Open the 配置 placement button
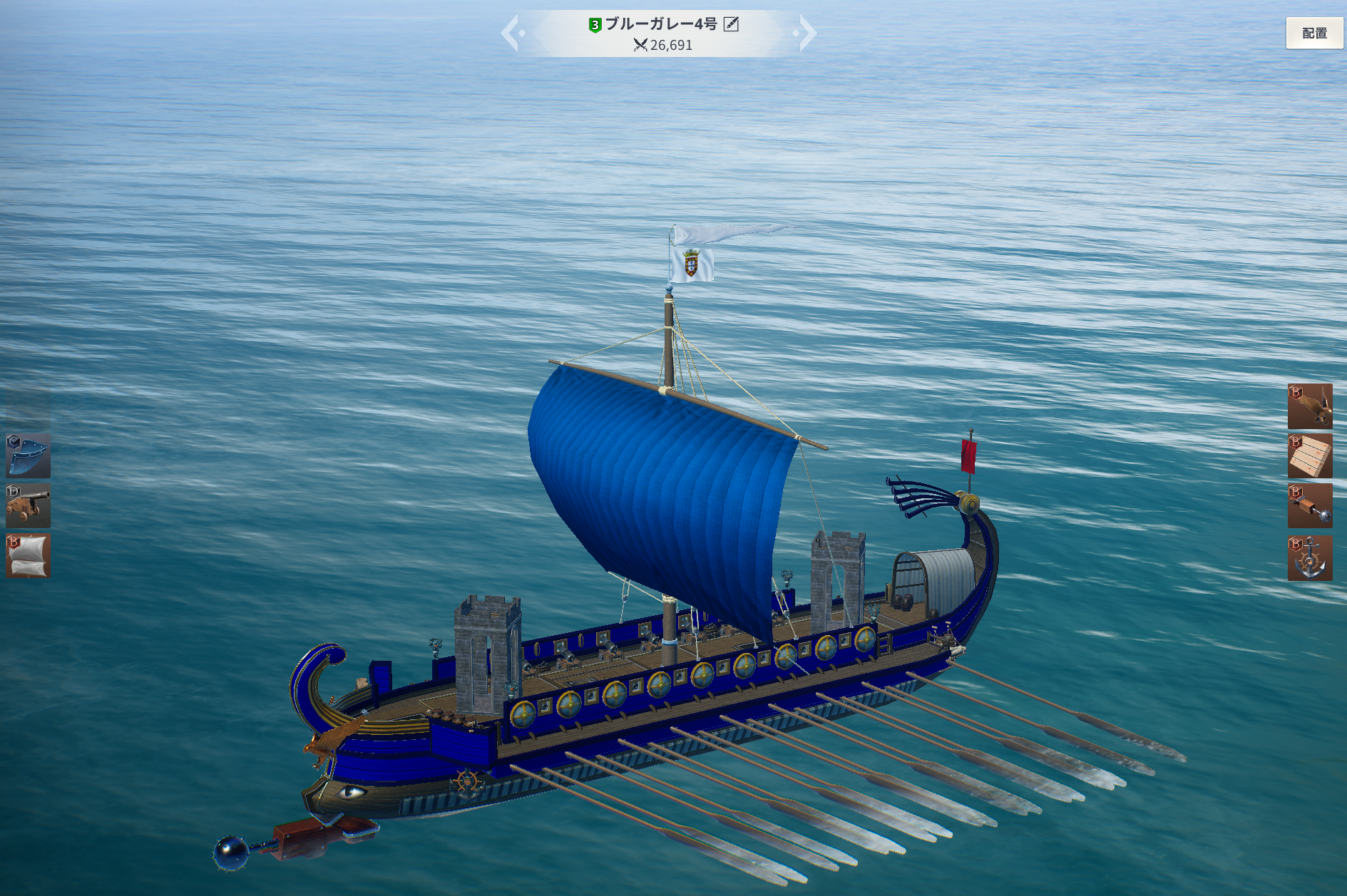The width and height of the screenshot is (1347, 896). [1313, 33]
